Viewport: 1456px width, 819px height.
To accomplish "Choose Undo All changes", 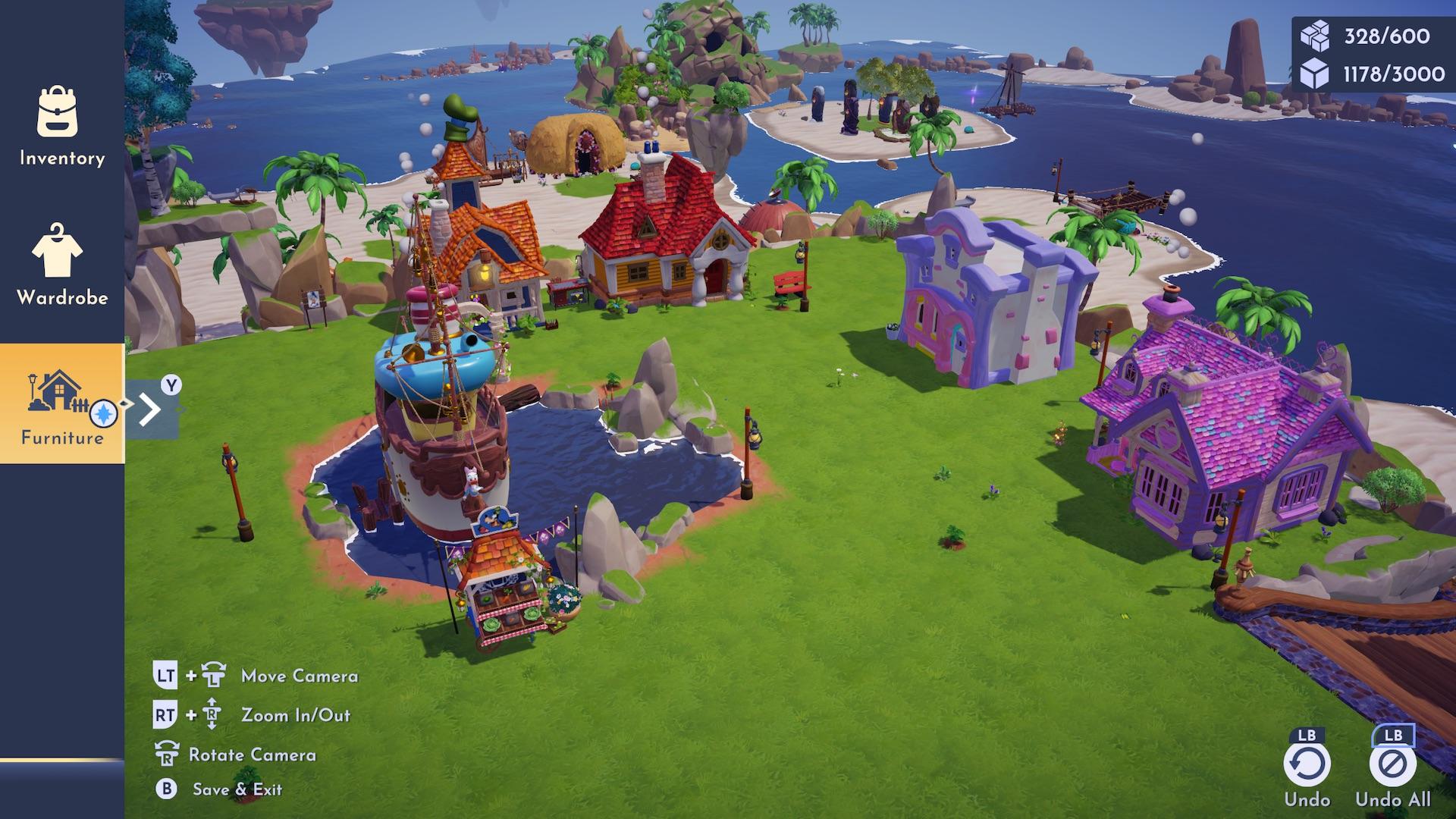I will click(x=1392, y=764).
